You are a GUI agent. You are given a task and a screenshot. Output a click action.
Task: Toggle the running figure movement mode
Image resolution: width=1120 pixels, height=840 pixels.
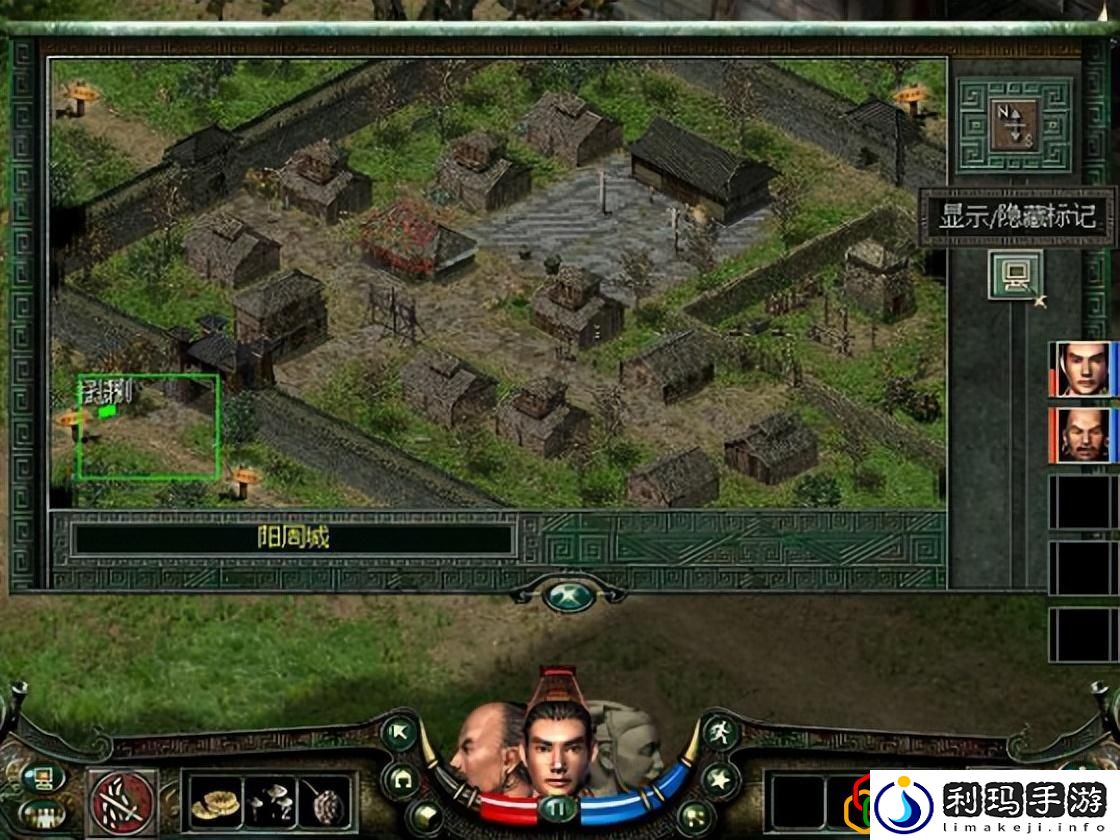tap(719, 731)
